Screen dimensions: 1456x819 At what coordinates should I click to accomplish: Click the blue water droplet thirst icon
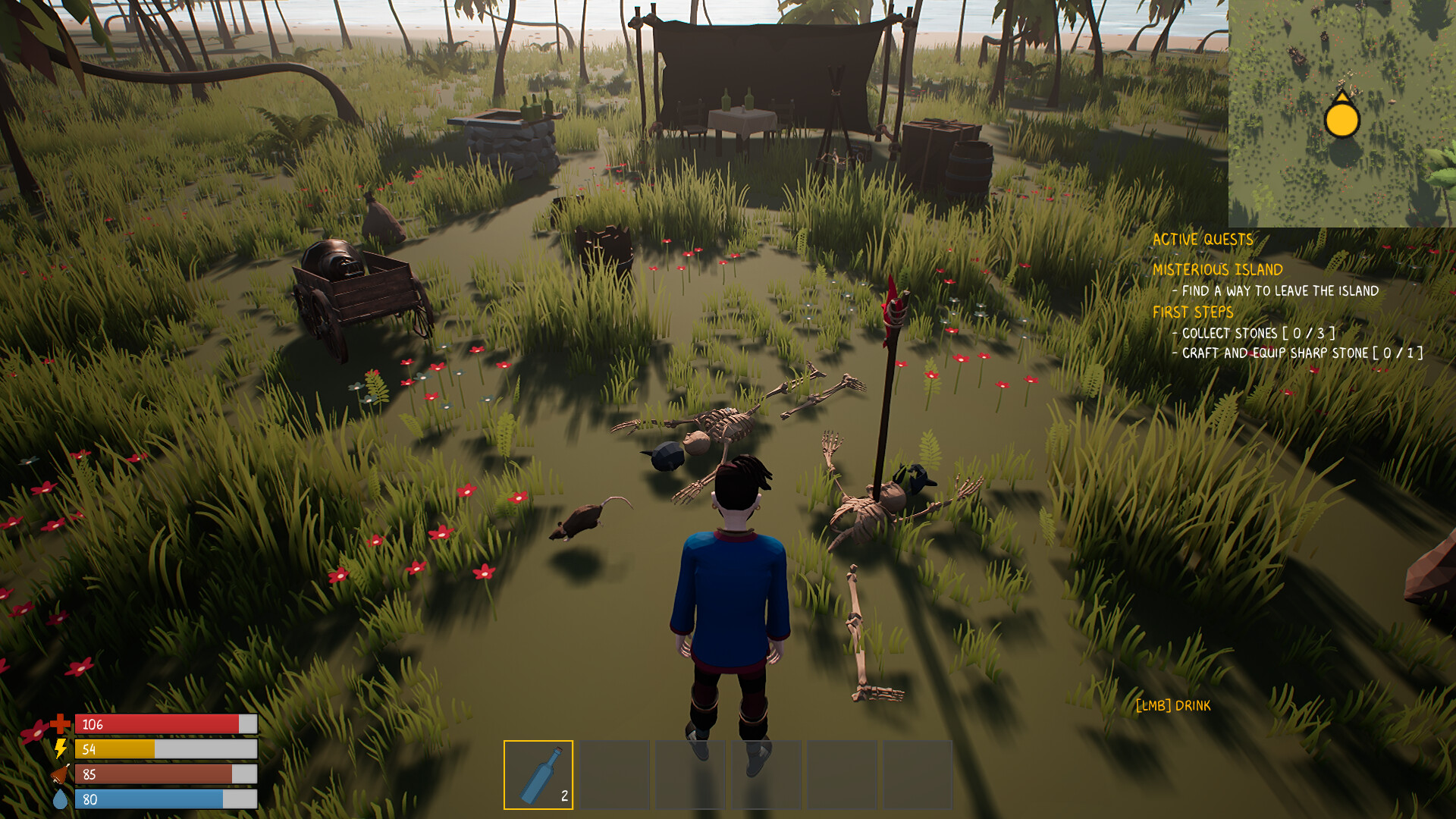59,797
